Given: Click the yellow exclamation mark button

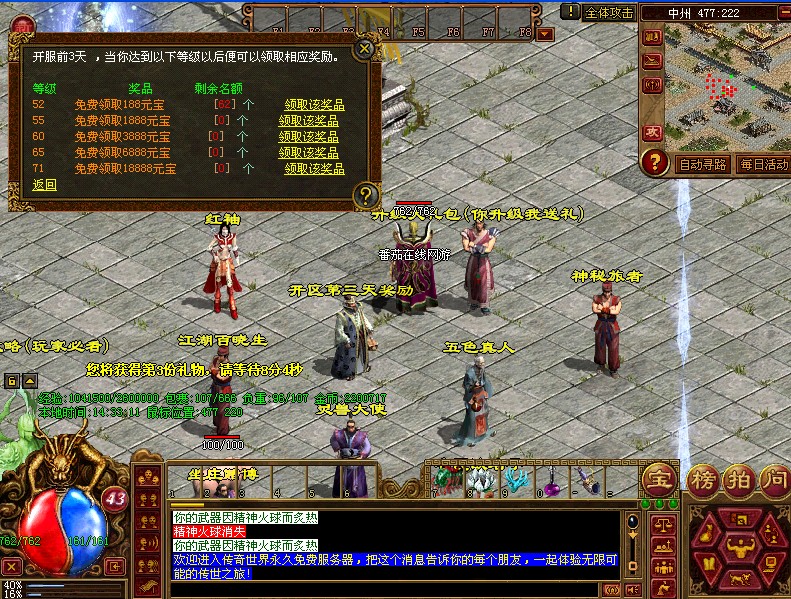Looking at the screenshot, I should click(x=570, y=12).
